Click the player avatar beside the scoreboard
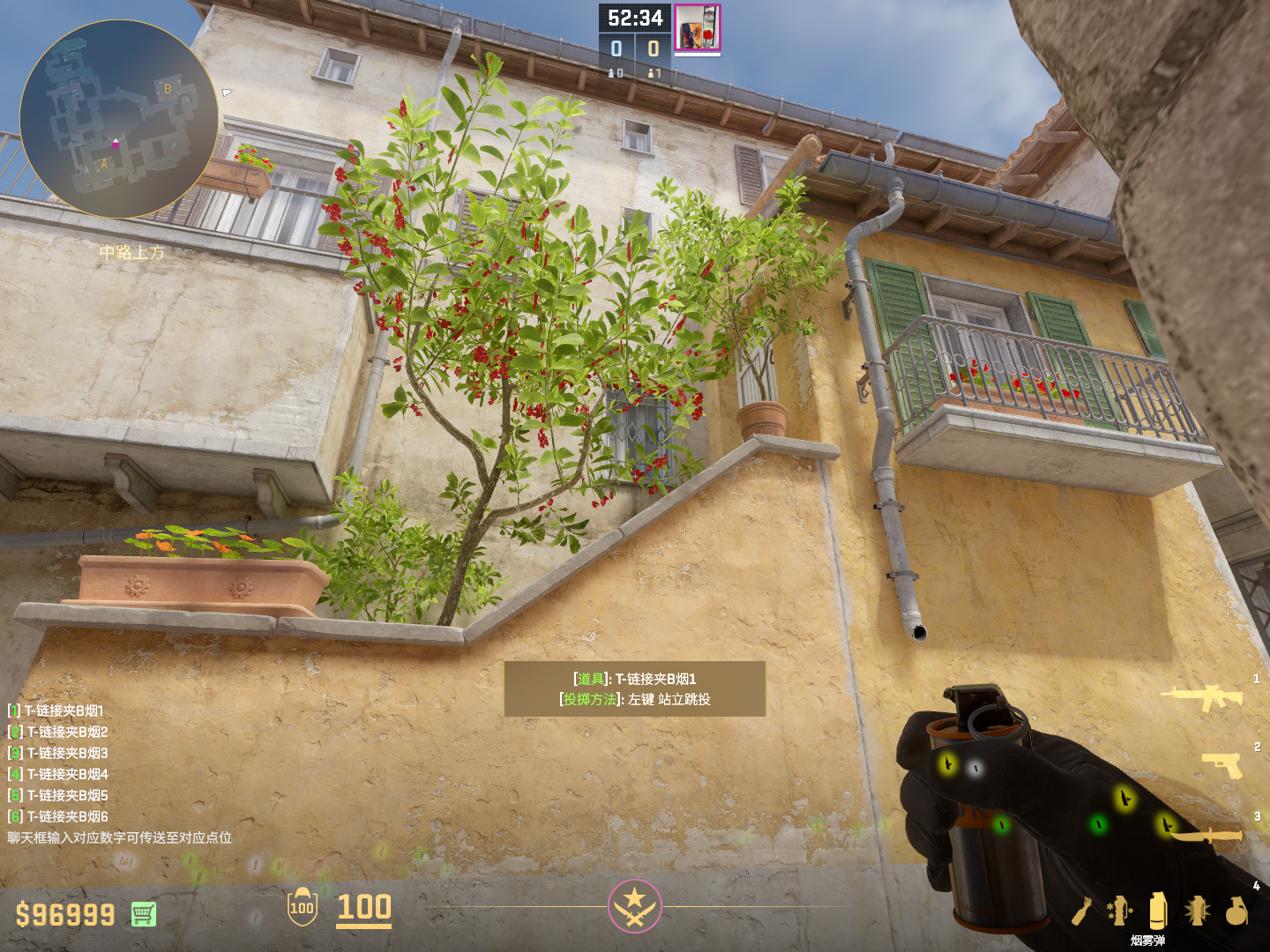 (x=697, y=27)
